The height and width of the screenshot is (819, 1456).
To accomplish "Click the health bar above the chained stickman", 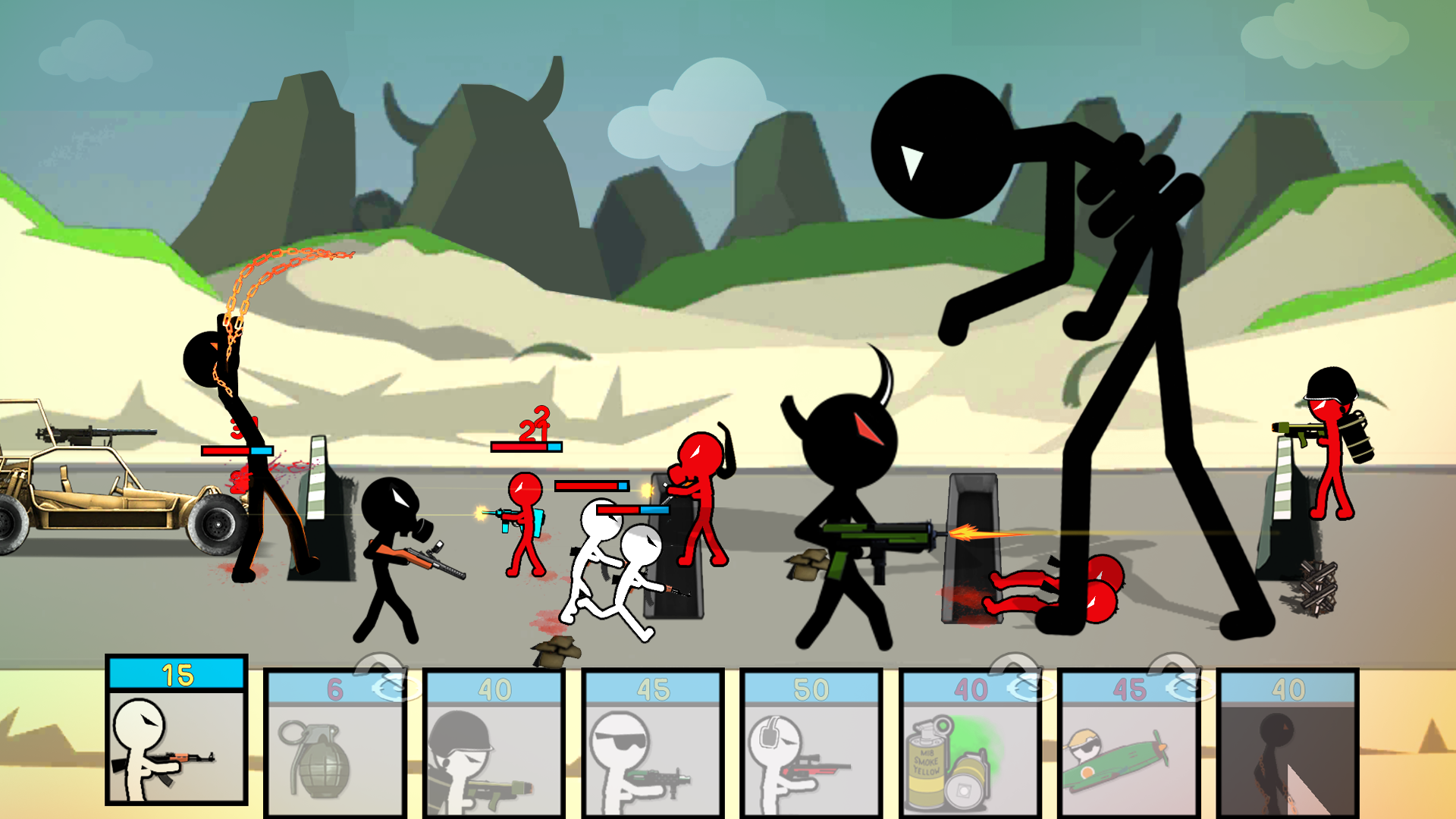I will (238, 449).
